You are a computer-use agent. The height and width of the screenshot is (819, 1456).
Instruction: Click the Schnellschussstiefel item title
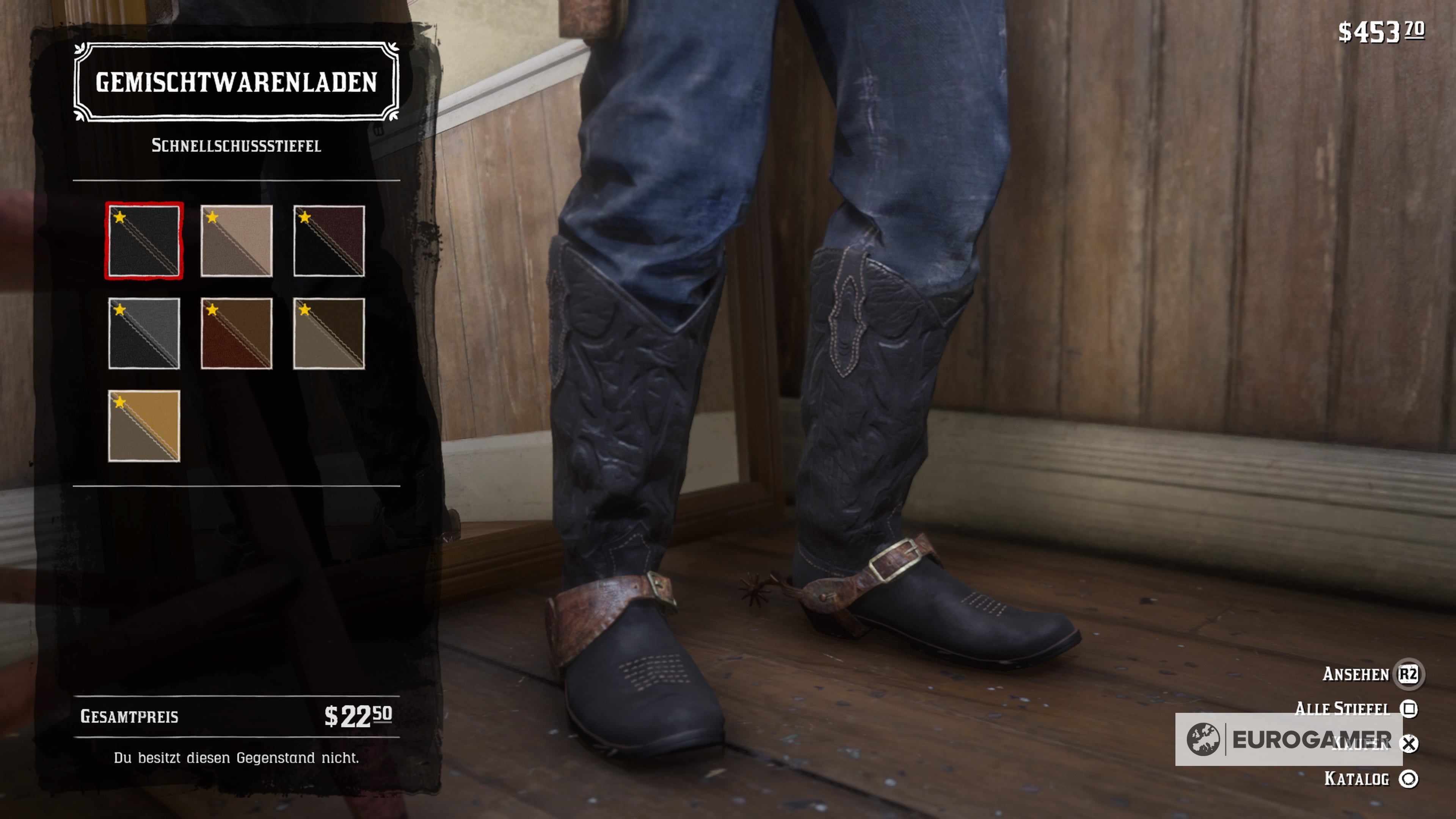[x=237, y=146]
